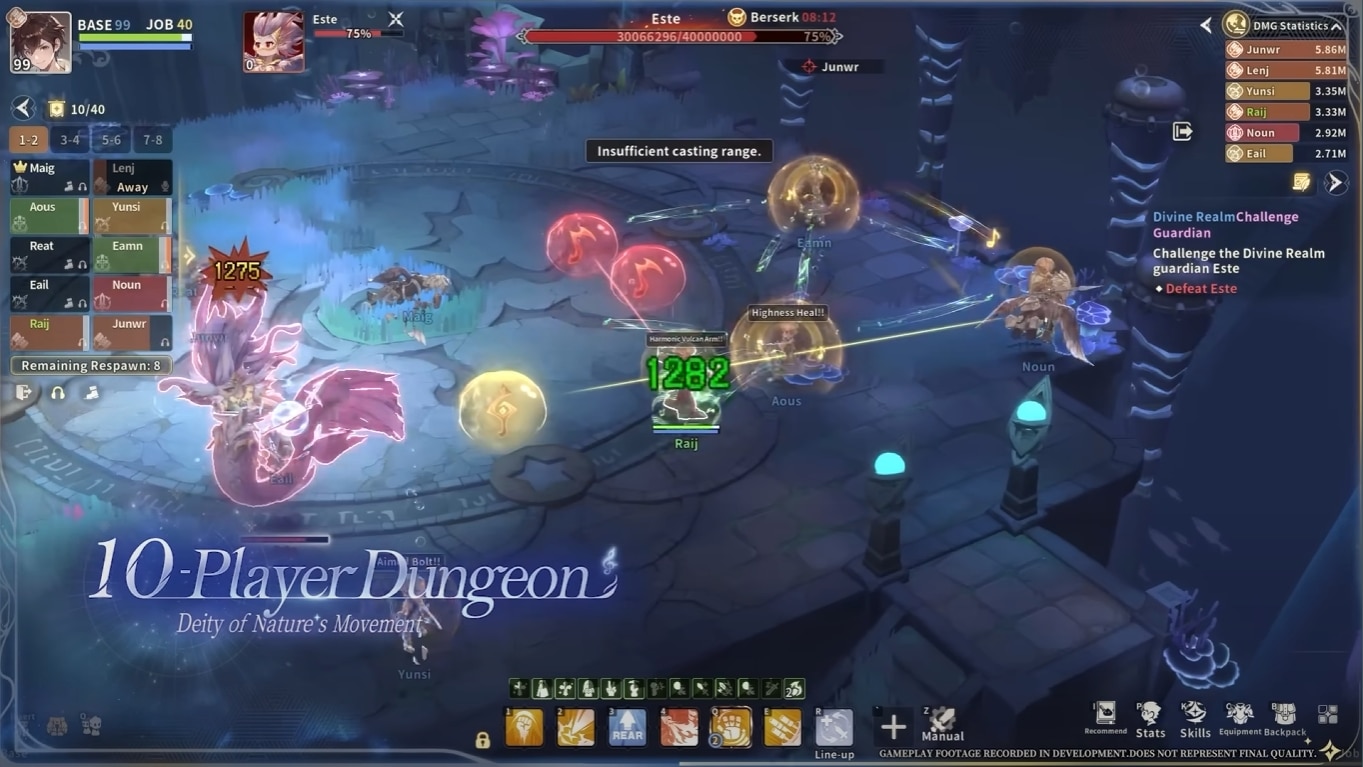Choose party member Noun in raid list
The width and height of the screenshot is (1363, 767).
pyautogui.click(x=132, y=294)
